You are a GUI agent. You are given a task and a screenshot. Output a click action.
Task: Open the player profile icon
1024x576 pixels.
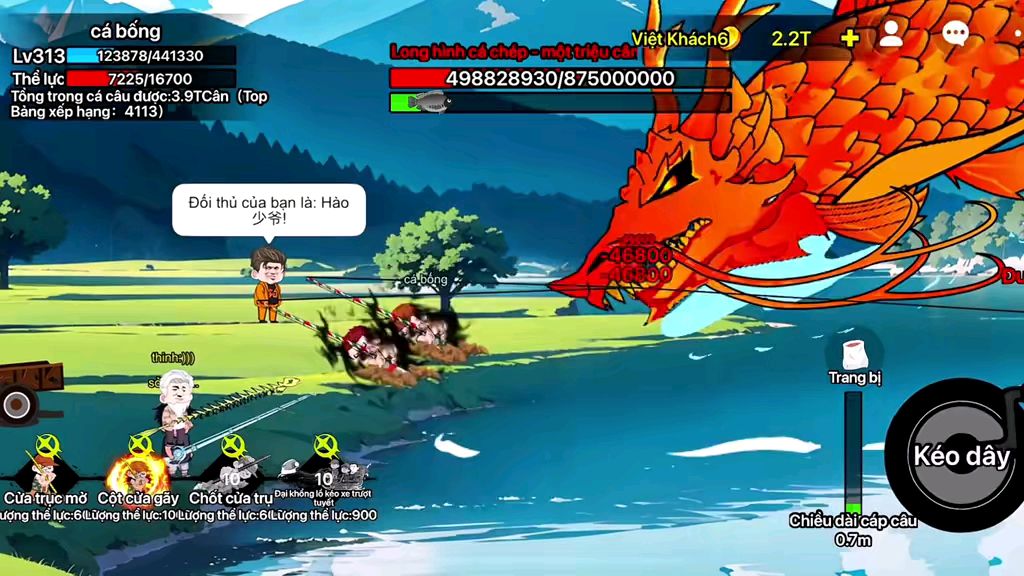(890, 36)
